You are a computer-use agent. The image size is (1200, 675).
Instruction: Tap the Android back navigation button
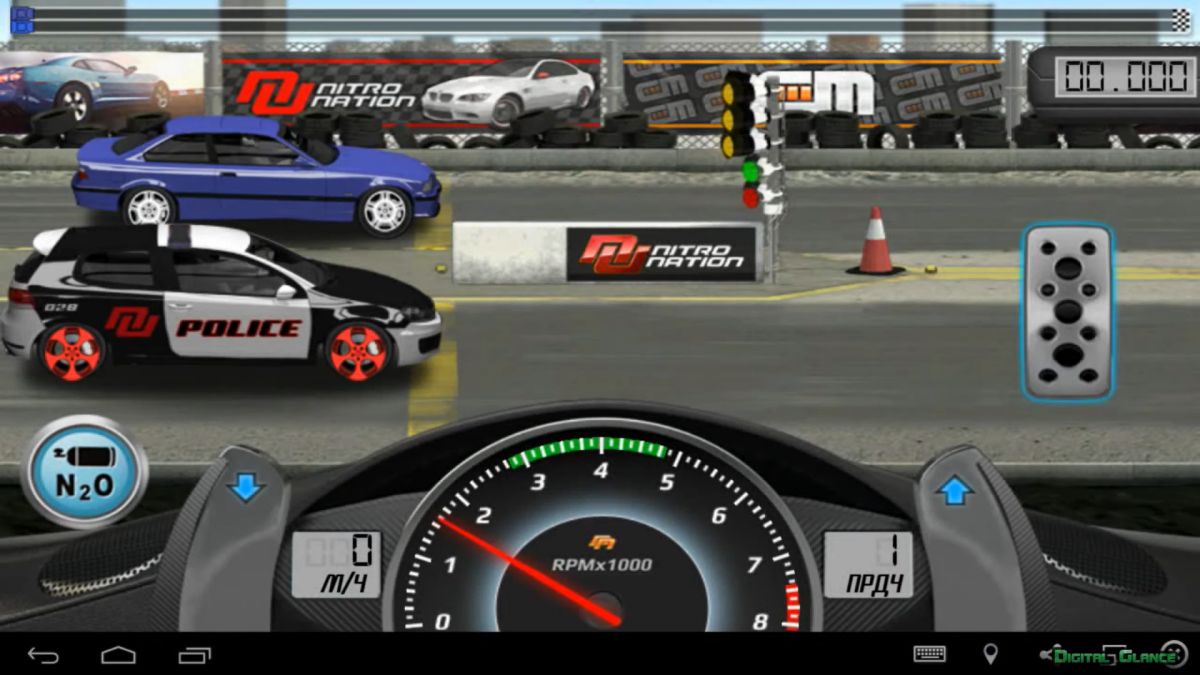point(43,655)
